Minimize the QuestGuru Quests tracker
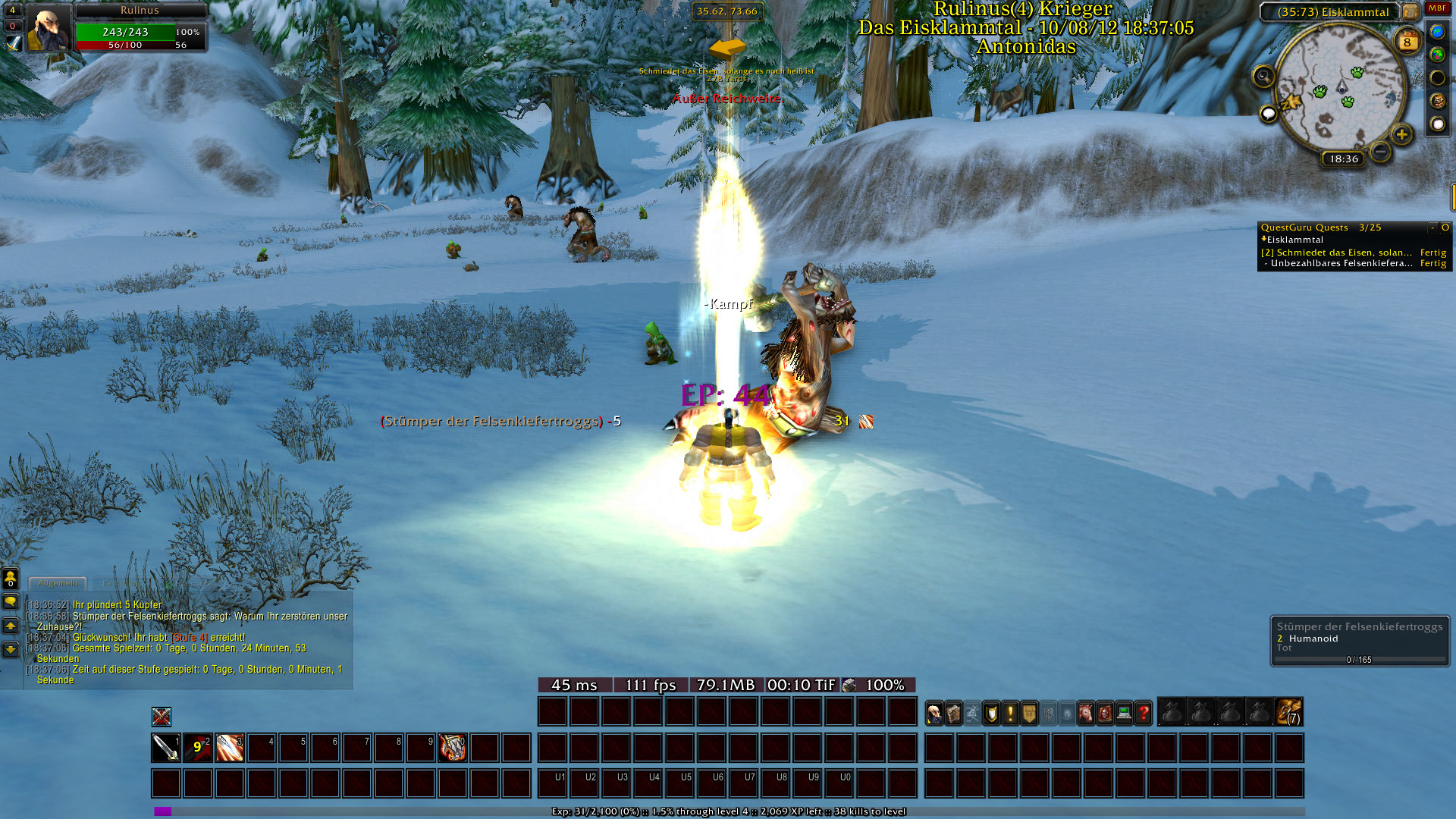 coord(1432,227)
